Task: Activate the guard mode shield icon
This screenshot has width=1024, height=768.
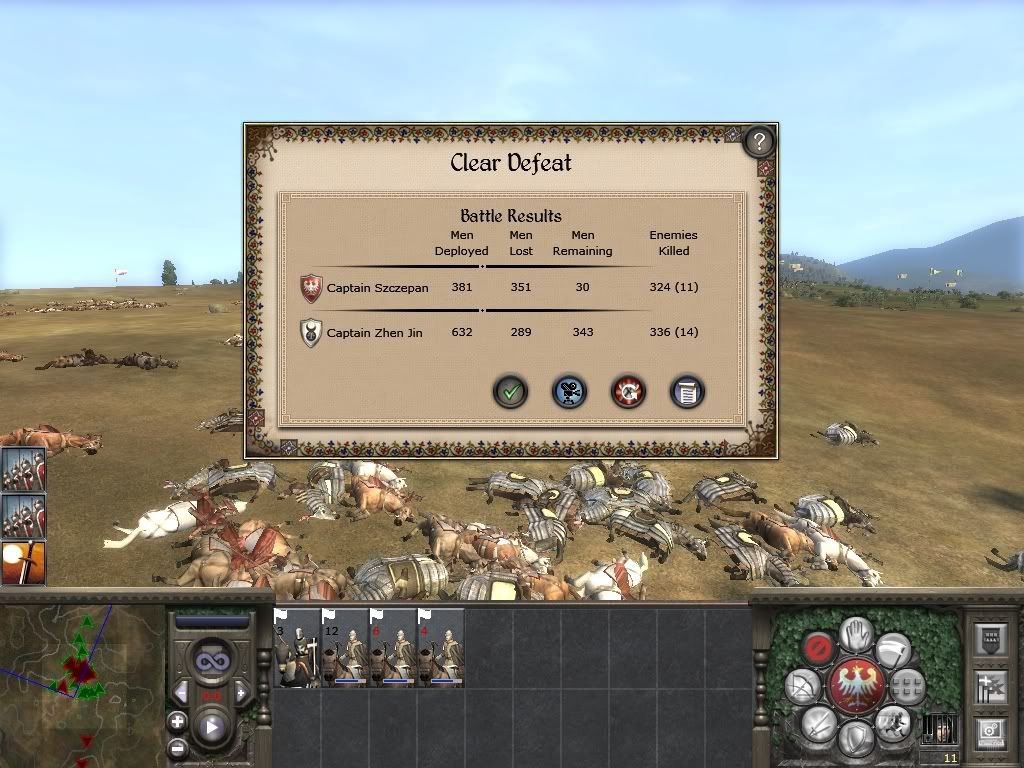Action: pyautogui.click(x=856, y=738)
